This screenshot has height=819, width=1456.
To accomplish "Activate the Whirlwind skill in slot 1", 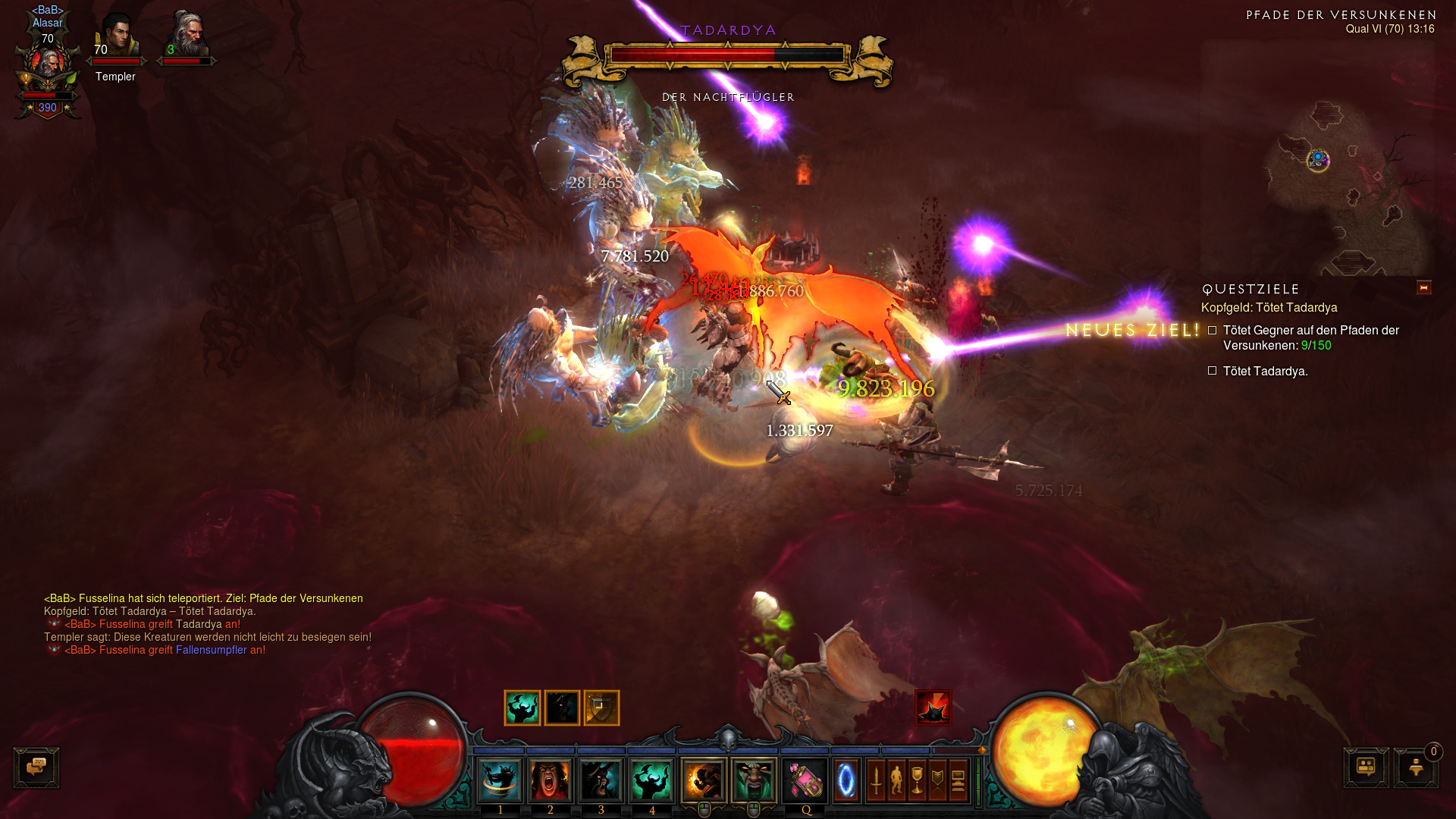I will (x=500, y=780).
